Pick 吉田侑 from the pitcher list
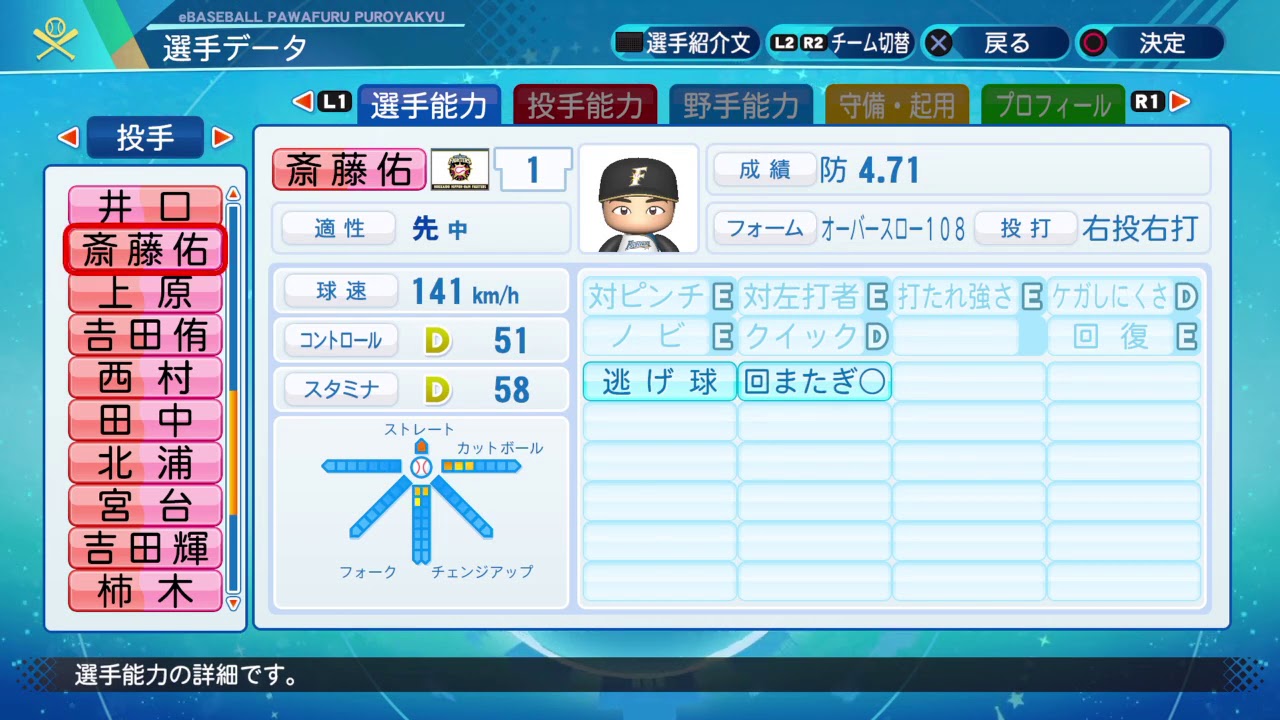The image size is (1280, 720). (x=145, y=335)
